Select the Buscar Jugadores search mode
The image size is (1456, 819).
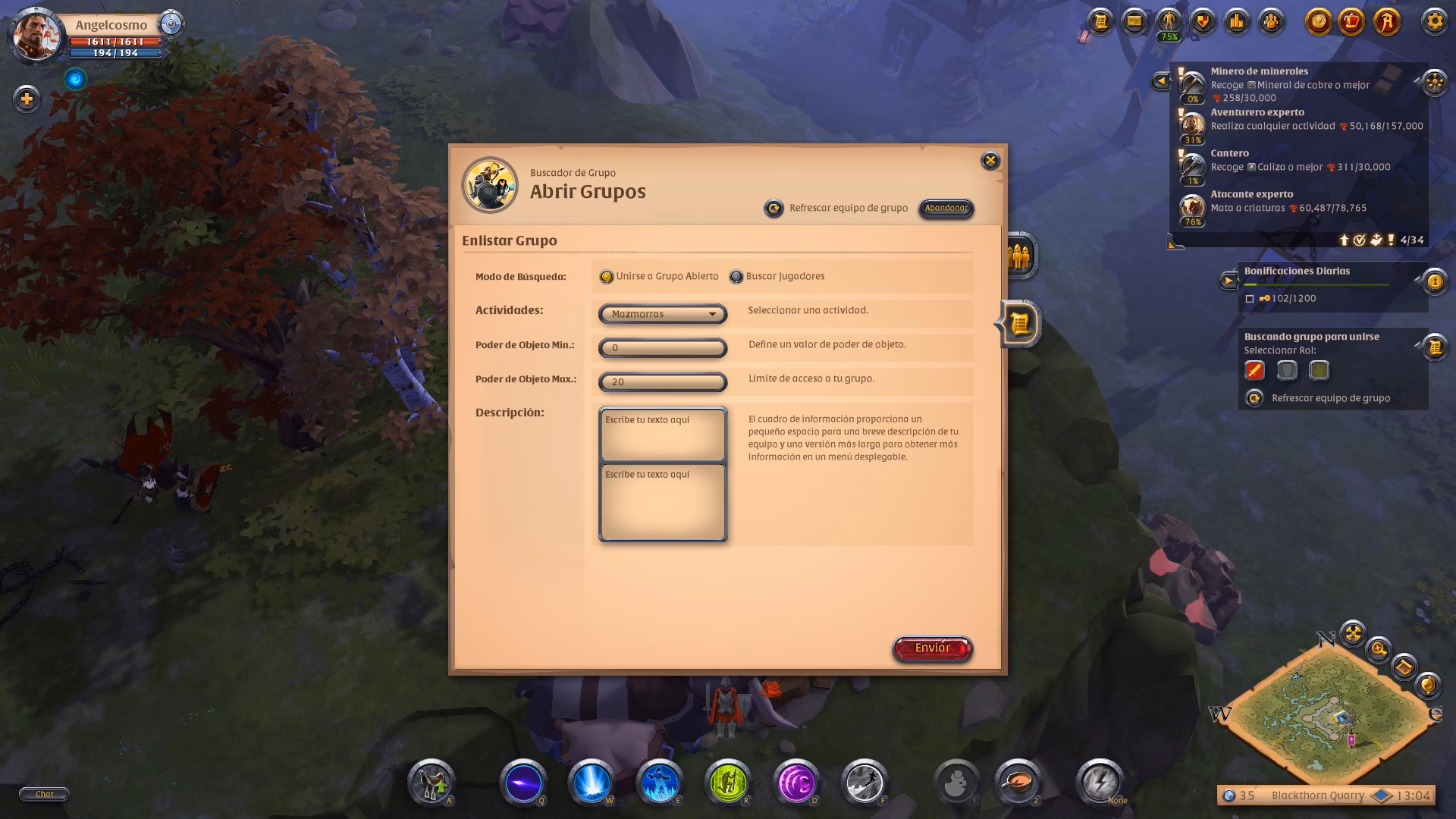point(735,277)
